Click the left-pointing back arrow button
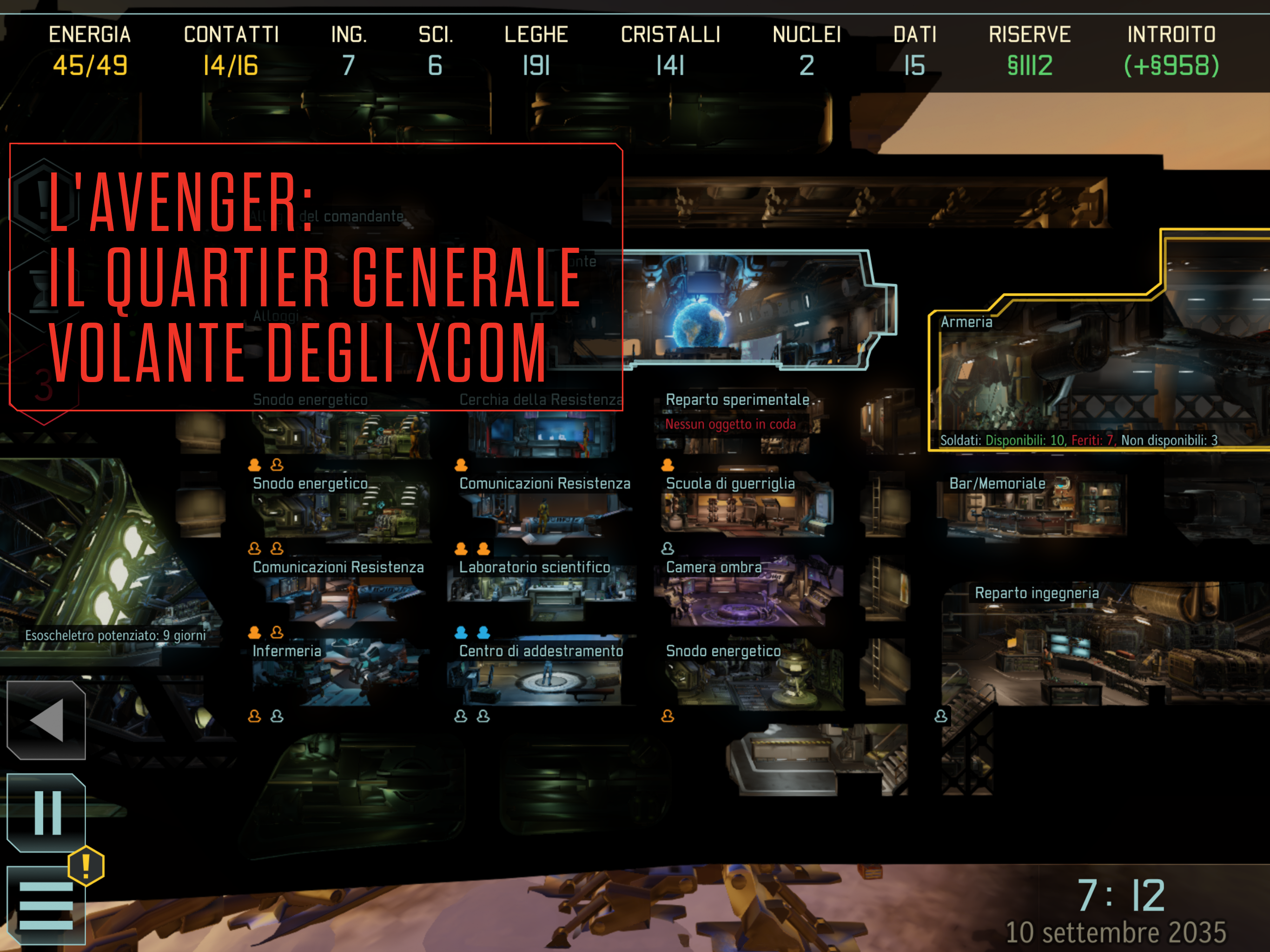Image resolution: width=1270 pixels, height=952 pixels. tap(46, 720)
